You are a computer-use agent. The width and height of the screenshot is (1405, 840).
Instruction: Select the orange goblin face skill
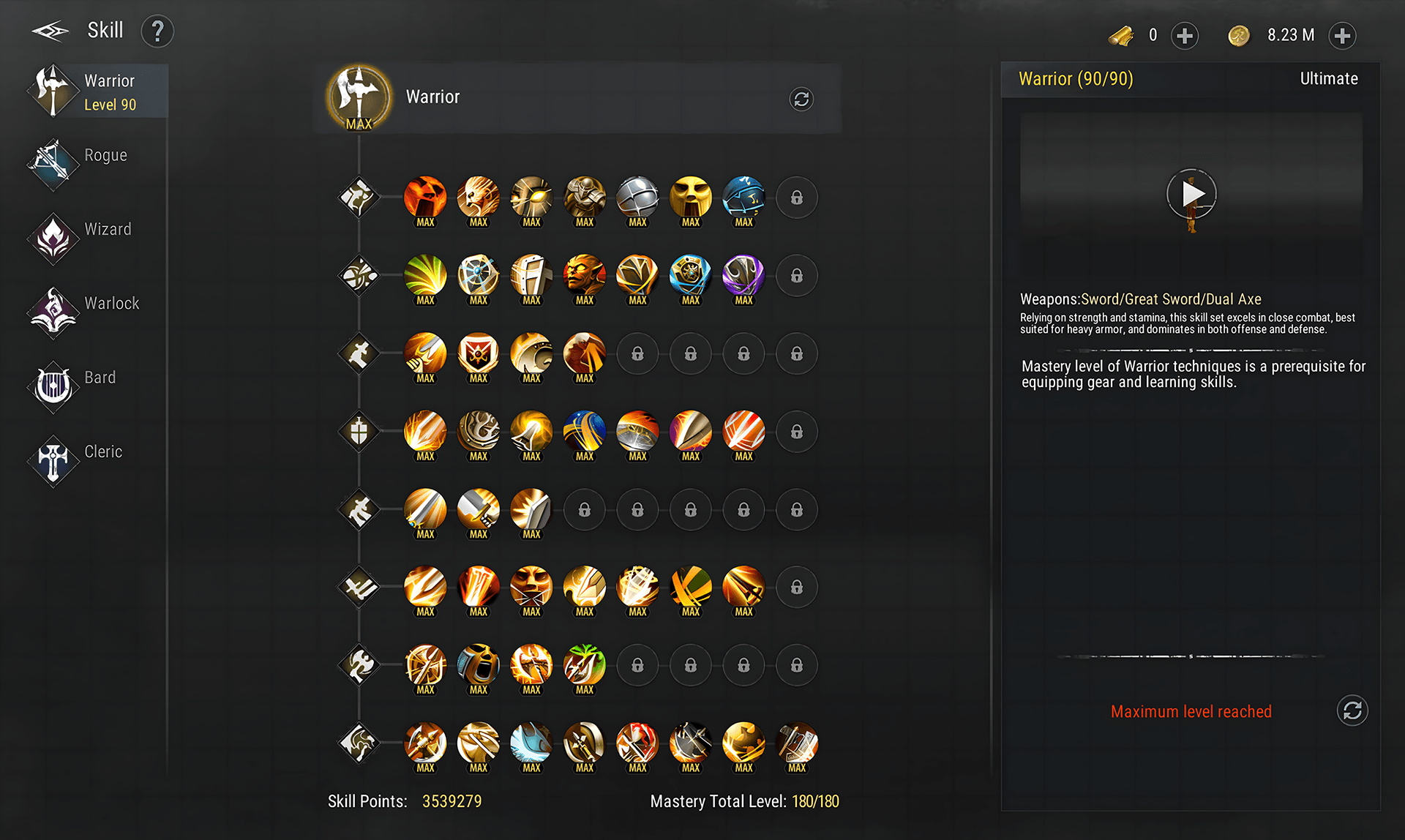[x=585, y=276]
